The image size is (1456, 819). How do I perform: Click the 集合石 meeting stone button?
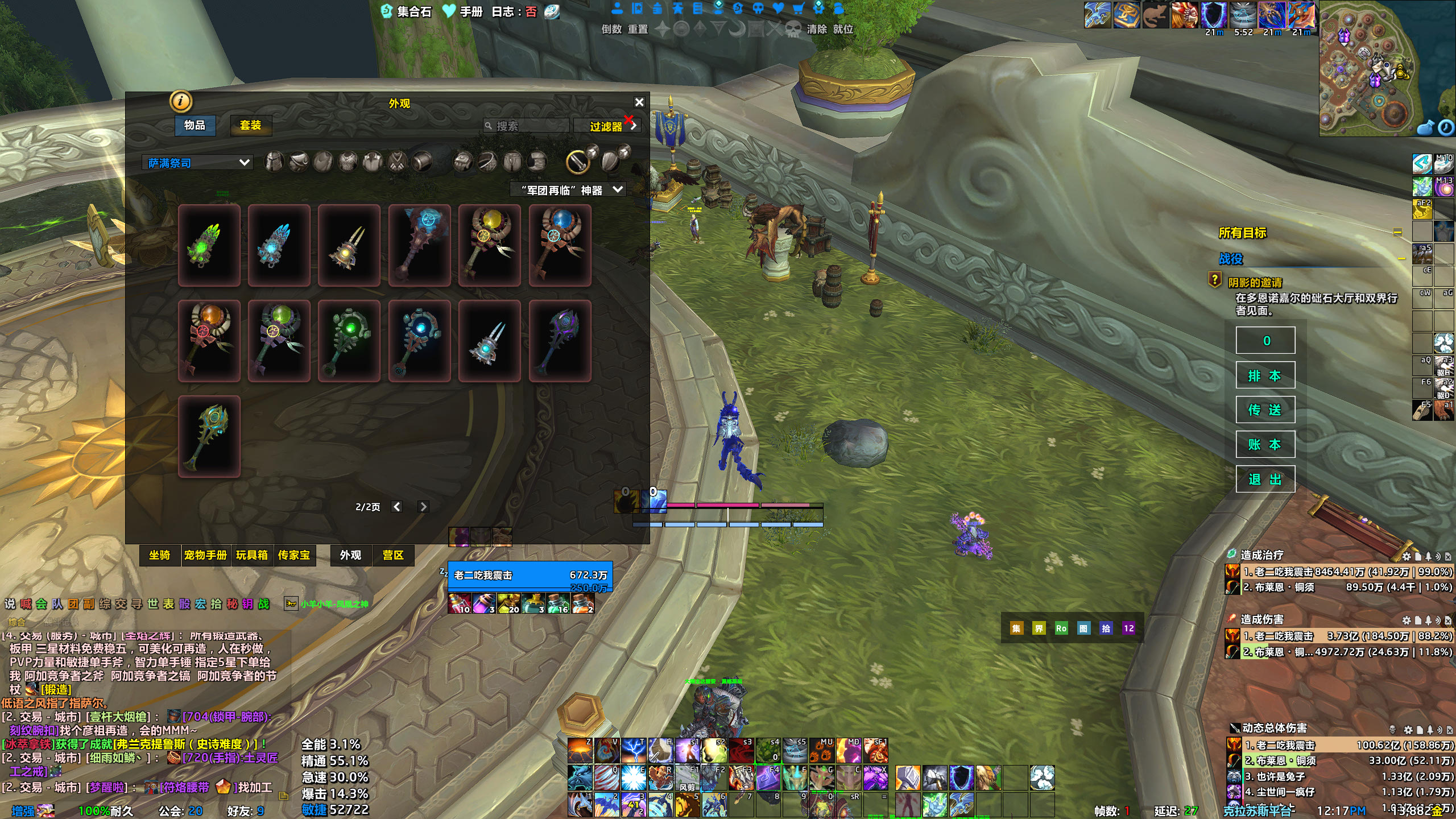[x=407, y=11]
